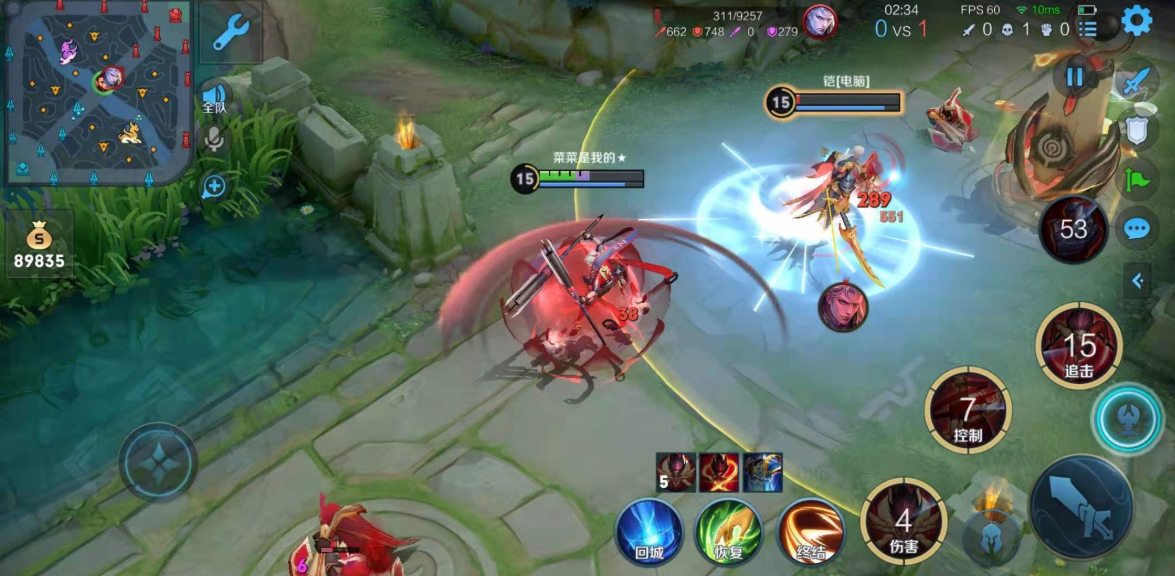The height and width of the screenshot is (576, 1175).
Task: Use the 恢复 heal spell
Action: point(729,532)
